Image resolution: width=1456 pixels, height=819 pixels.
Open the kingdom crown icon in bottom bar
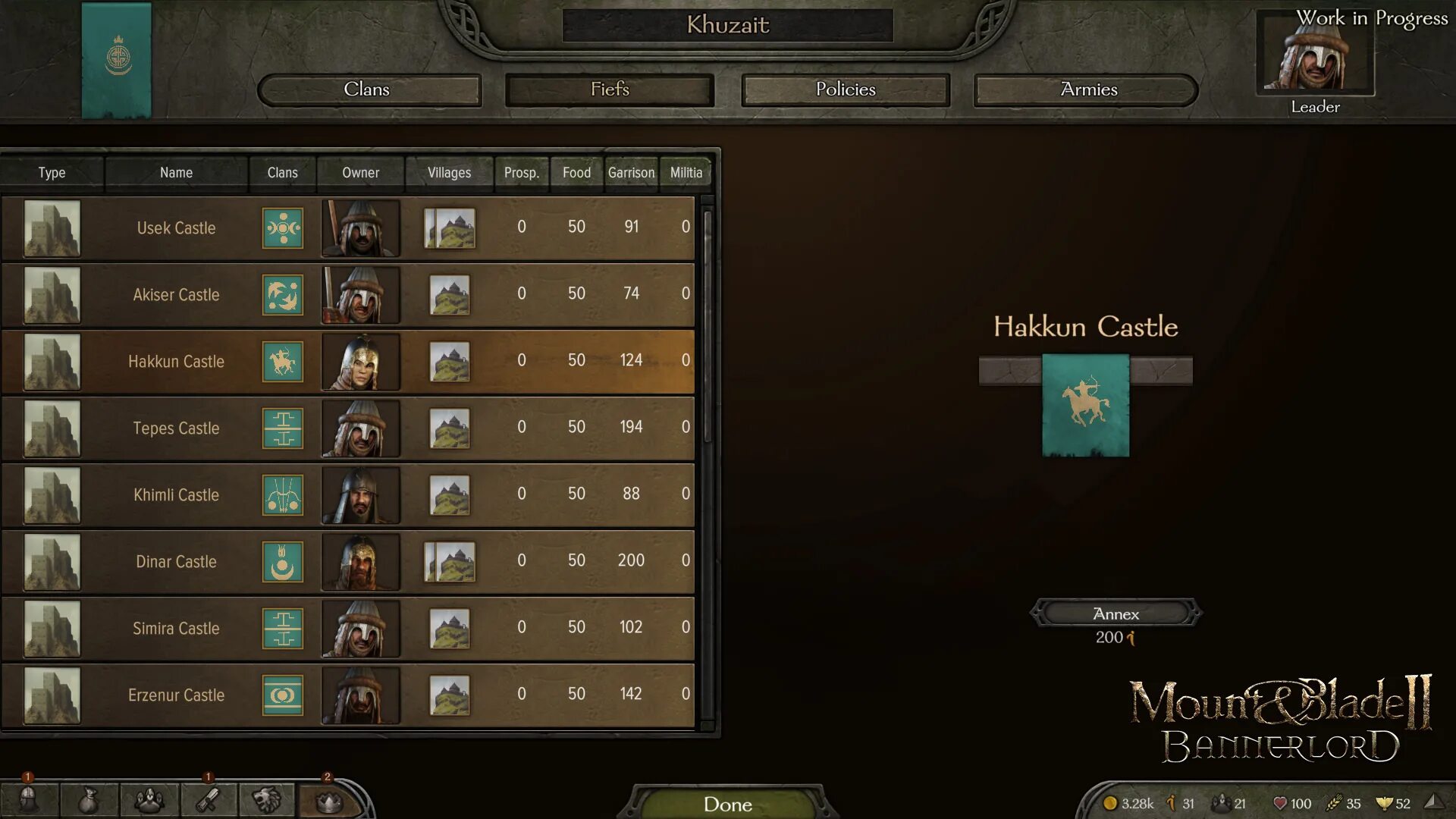tap(328, 801)
